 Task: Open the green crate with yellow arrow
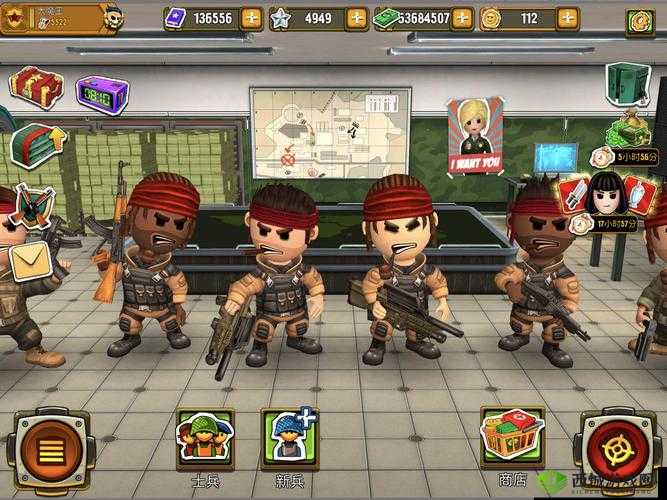click(34, 143)
